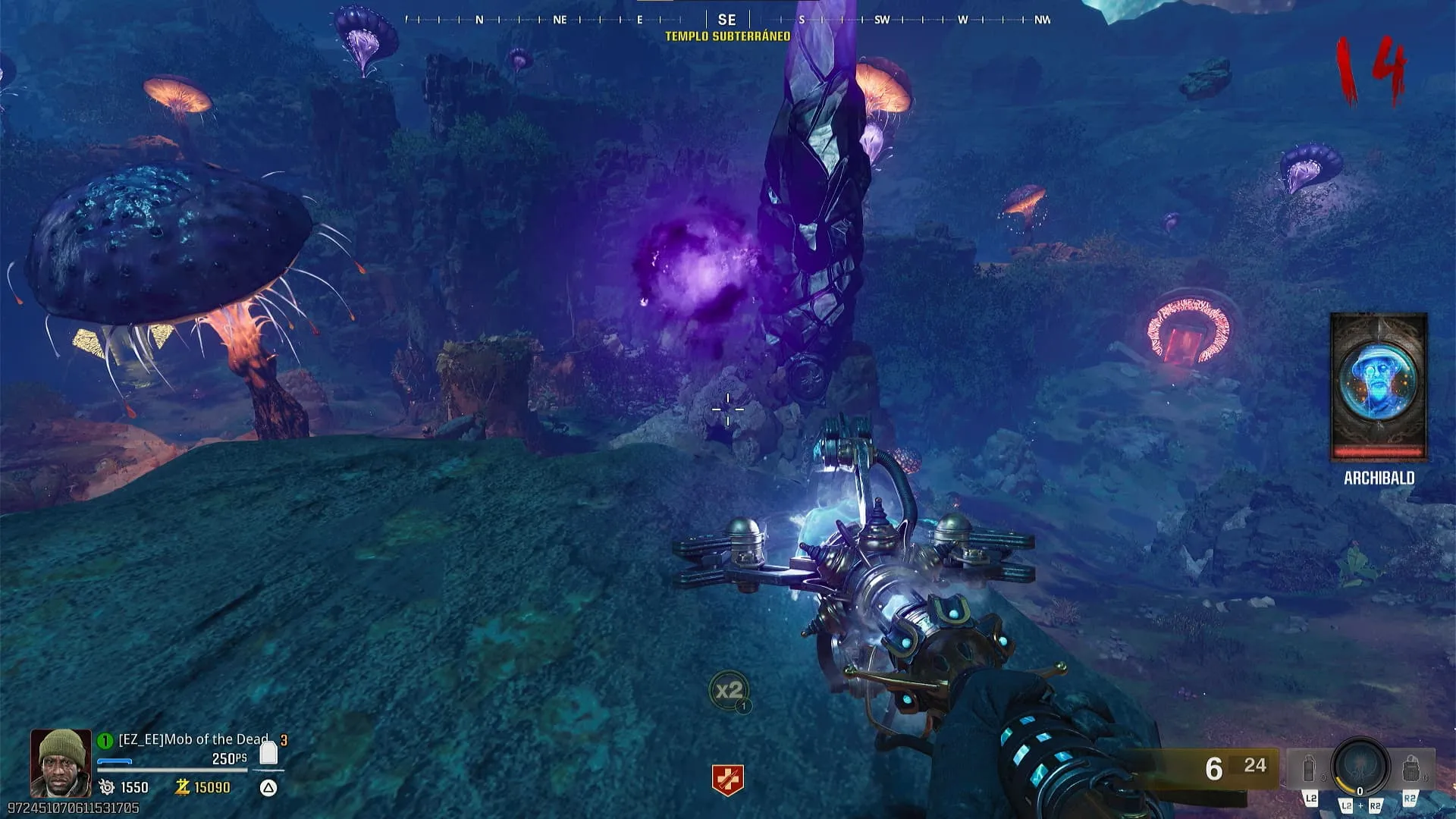This screenshot has width=1456, height=819.
Task: Click the yellow essence points icon
Action: coord(182,787)
